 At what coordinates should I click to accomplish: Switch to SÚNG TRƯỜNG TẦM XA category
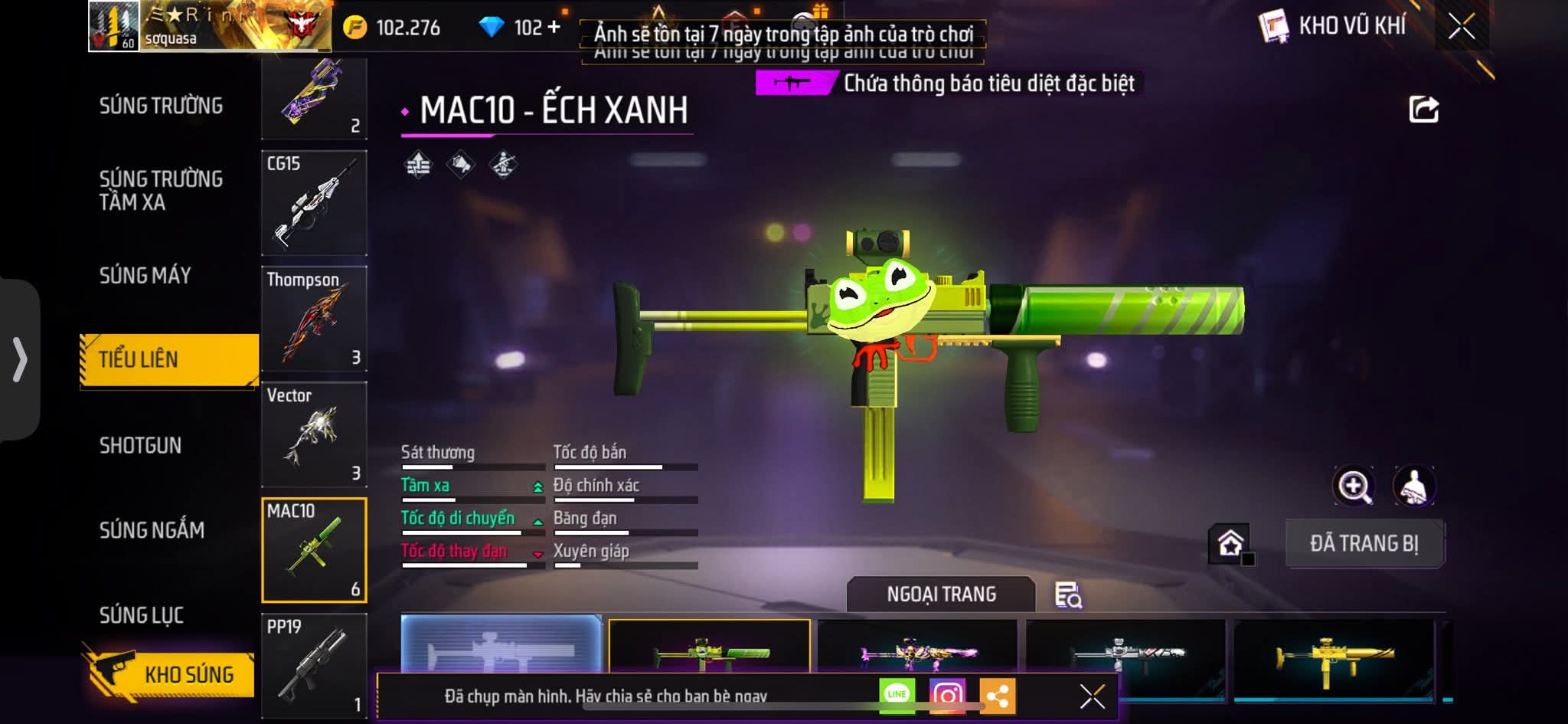point(161,190)
